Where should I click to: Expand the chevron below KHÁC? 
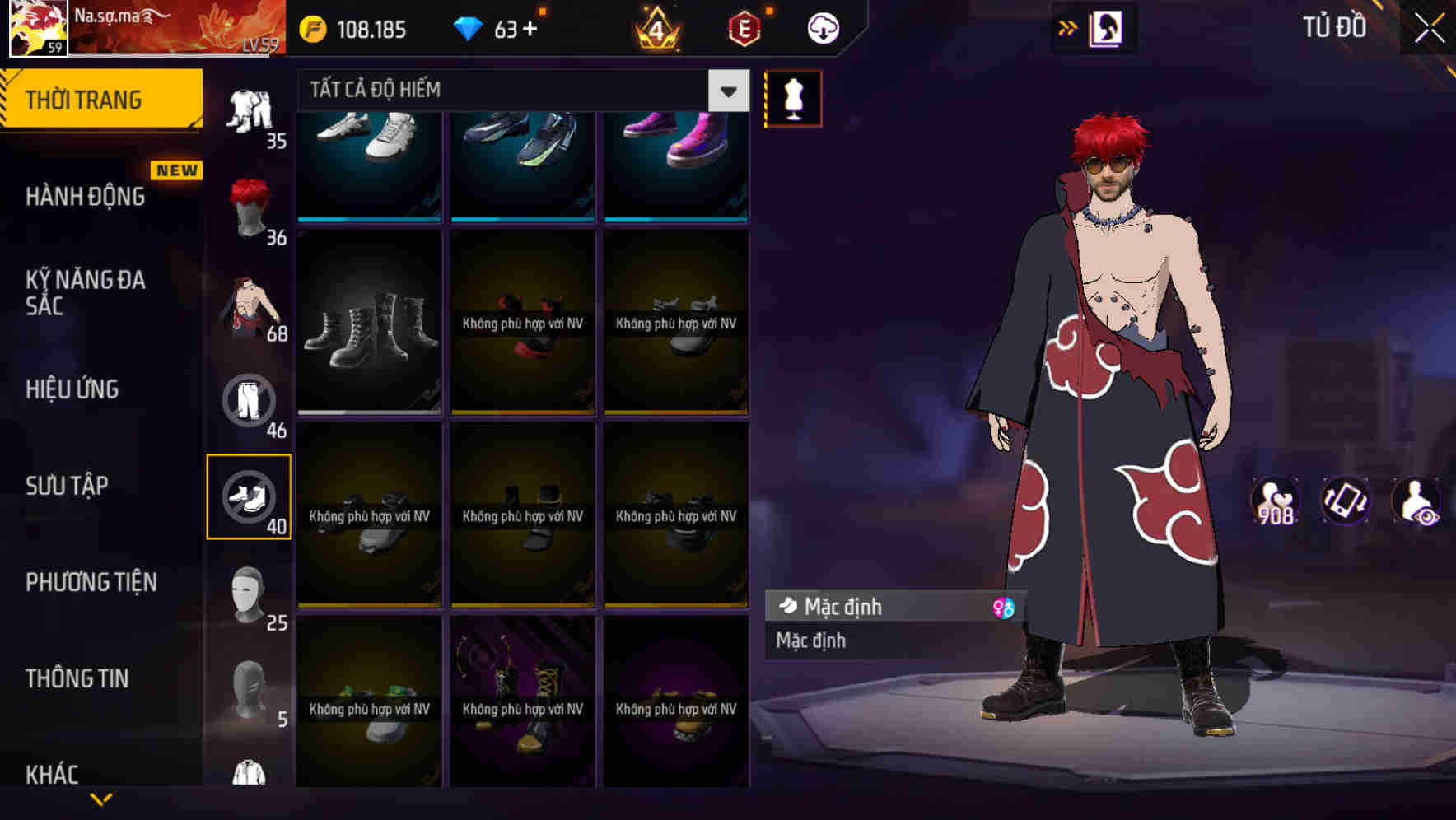tap(101, 797)
